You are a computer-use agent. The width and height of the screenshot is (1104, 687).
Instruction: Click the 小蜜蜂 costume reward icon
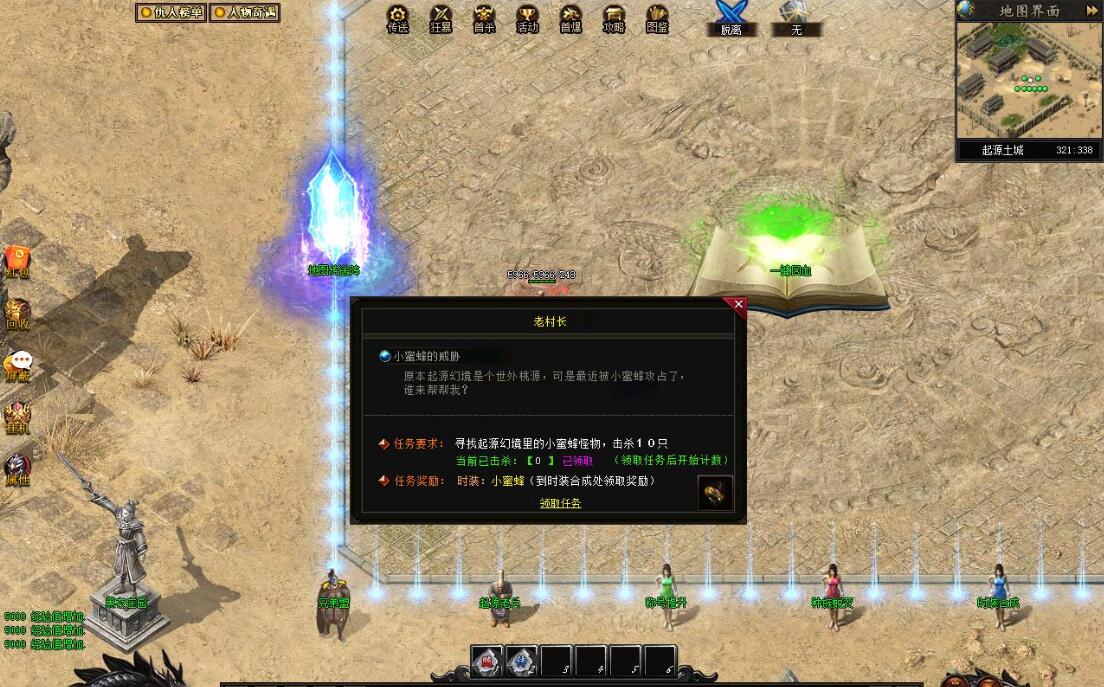(715, 492)
